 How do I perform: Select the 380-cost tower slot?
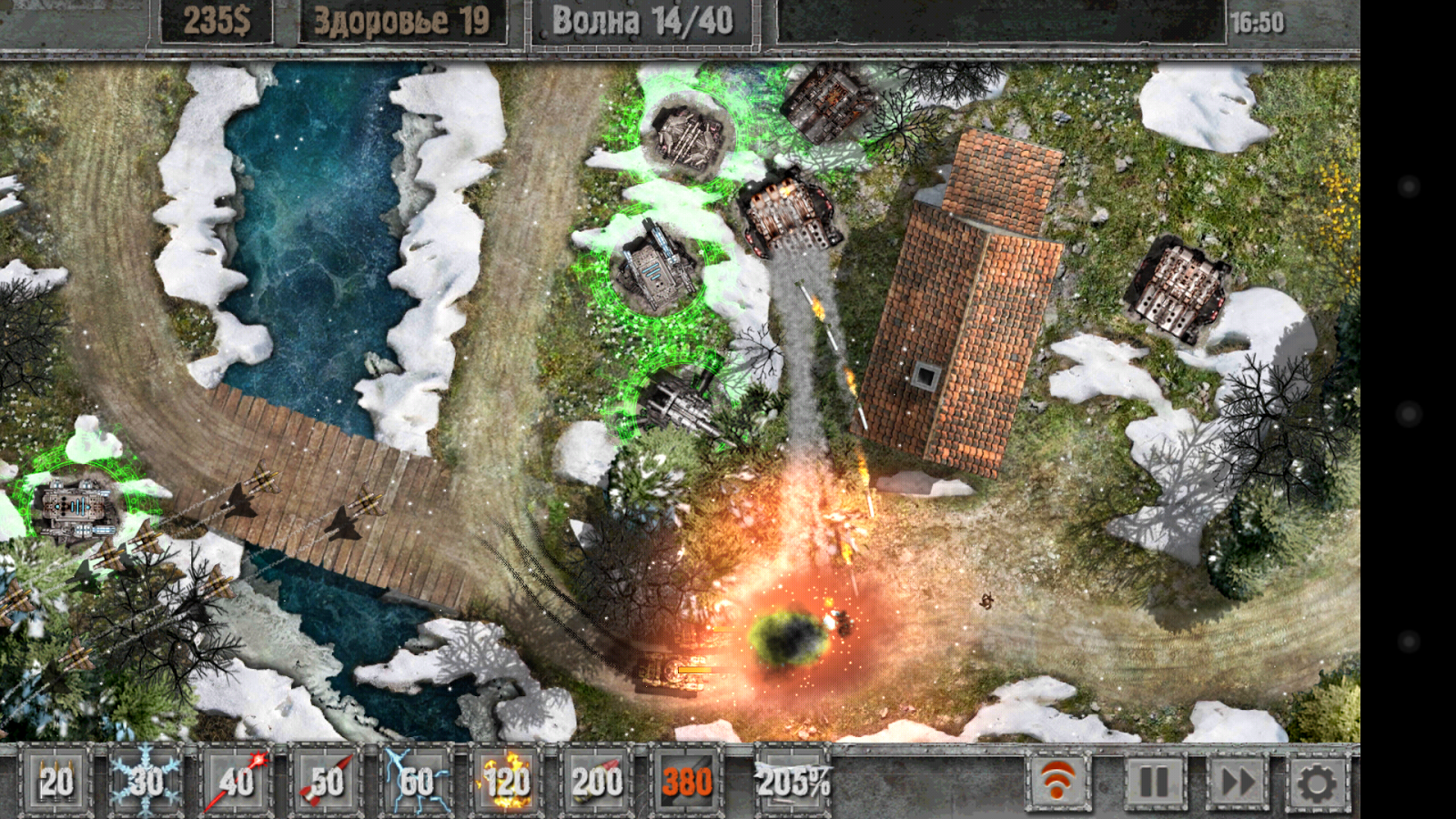[687, 781]
